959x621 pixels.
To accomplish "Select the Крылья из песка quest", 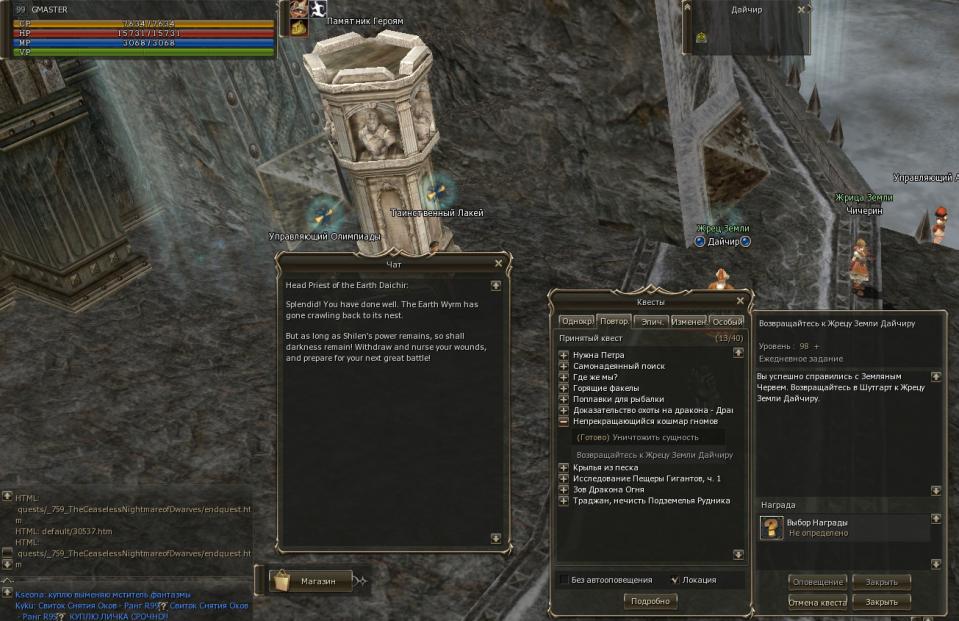I will click(x=605, y=467).
